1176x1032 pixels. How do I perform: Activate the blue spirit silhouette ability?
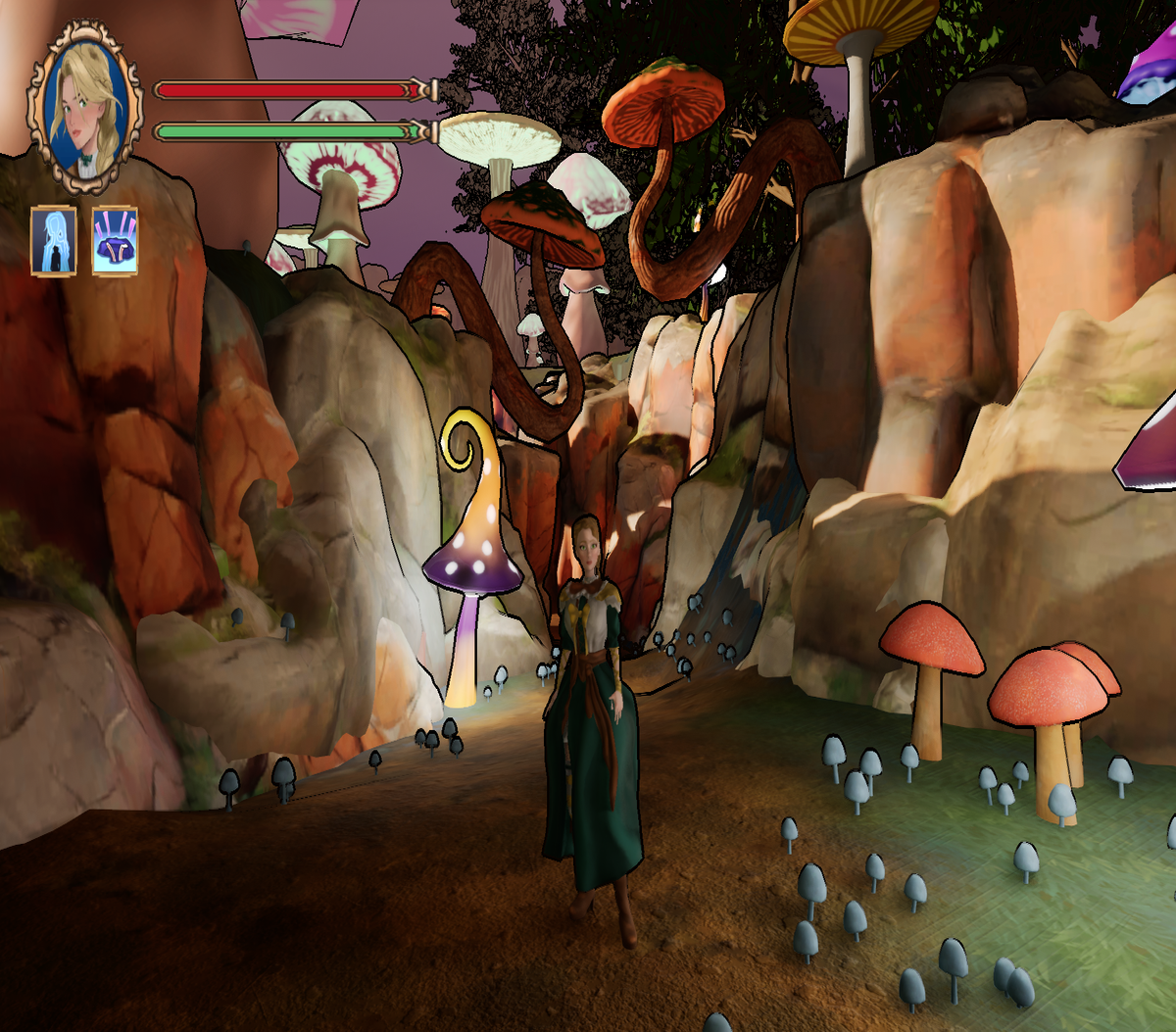click(x=54, y=240)
